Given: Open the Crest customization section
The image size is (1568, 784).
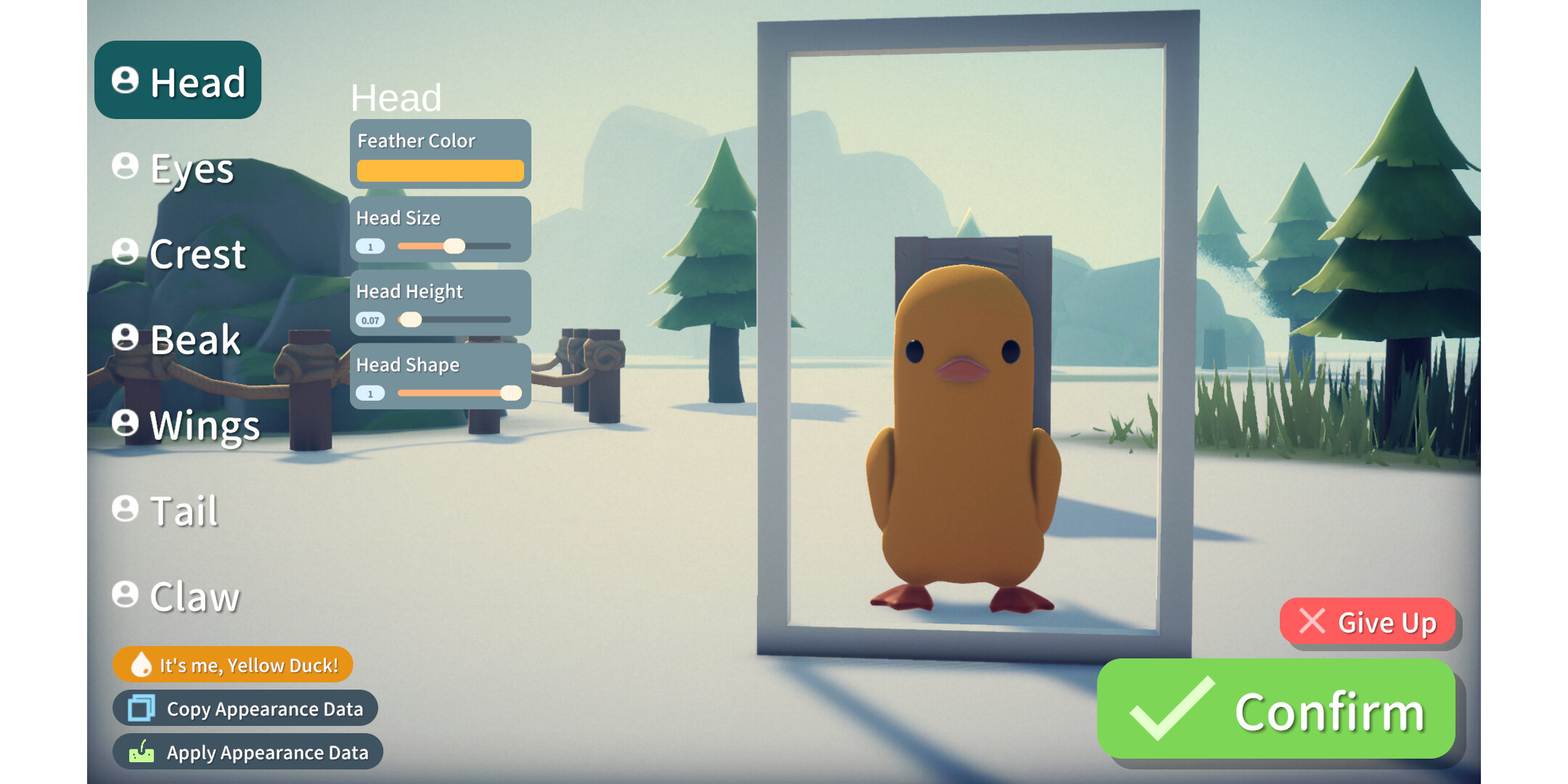Looking at the screenshot, I should point(179,253).
